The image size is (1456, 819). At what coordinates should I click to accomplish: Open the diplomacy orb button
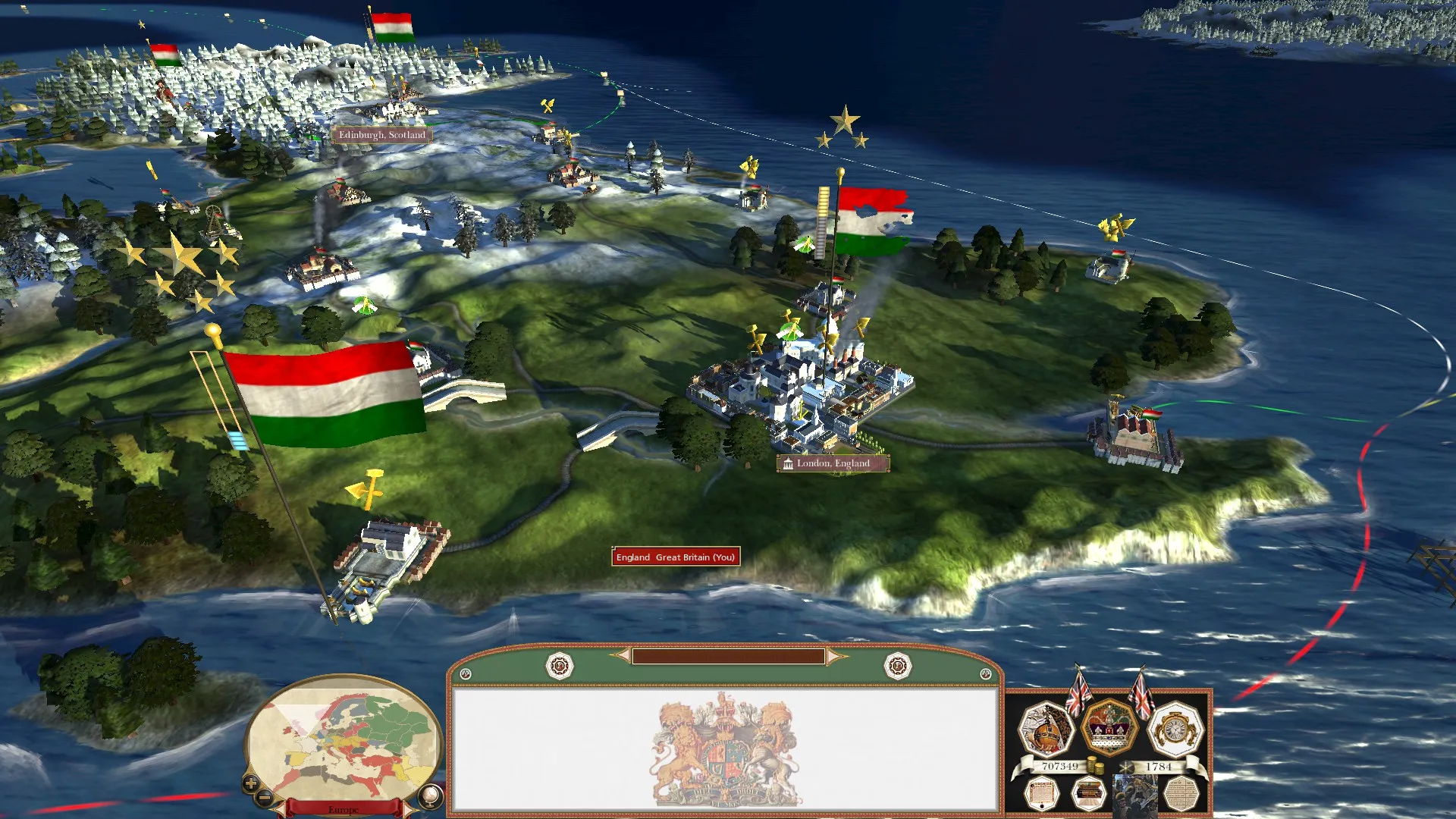[x=1046, y=730]
